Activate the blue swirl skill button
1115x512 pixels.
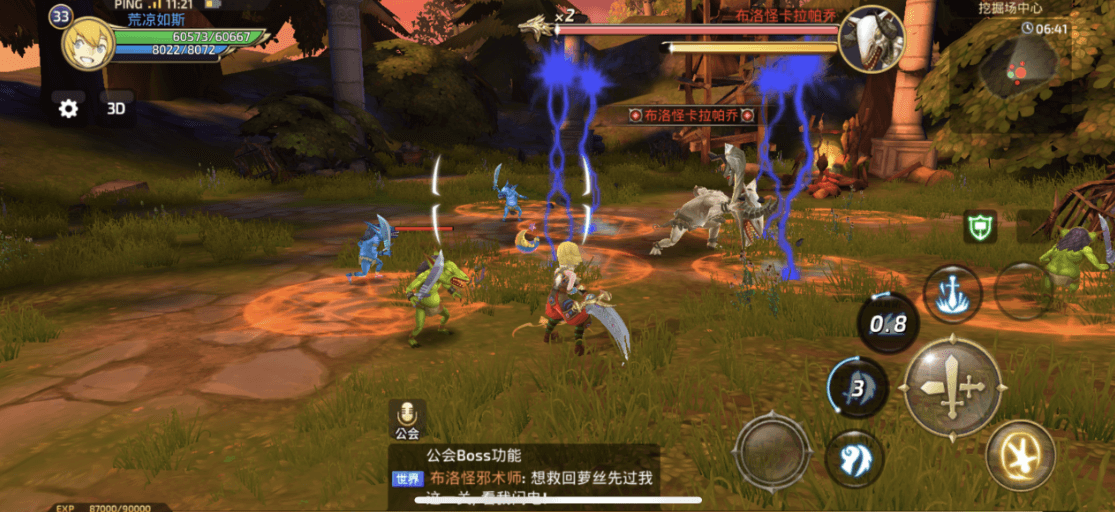(855, 459)
